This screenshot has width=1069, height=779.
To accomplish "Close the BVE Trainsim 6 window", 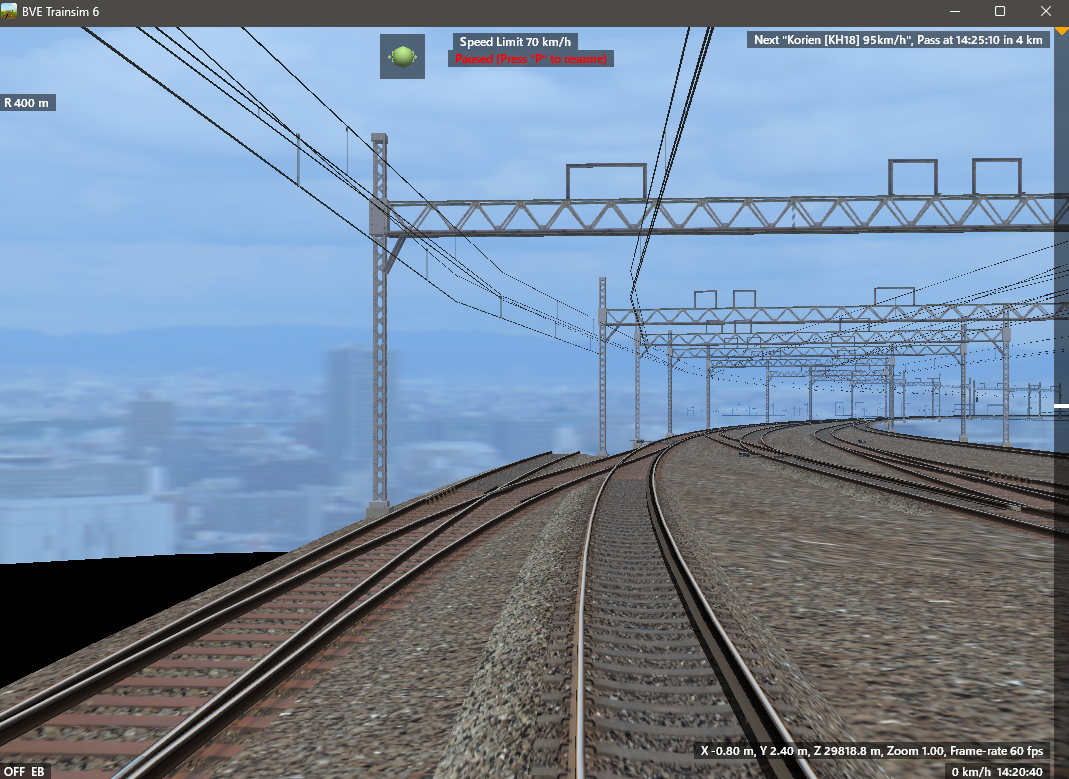I will (x=1046, y=11).
